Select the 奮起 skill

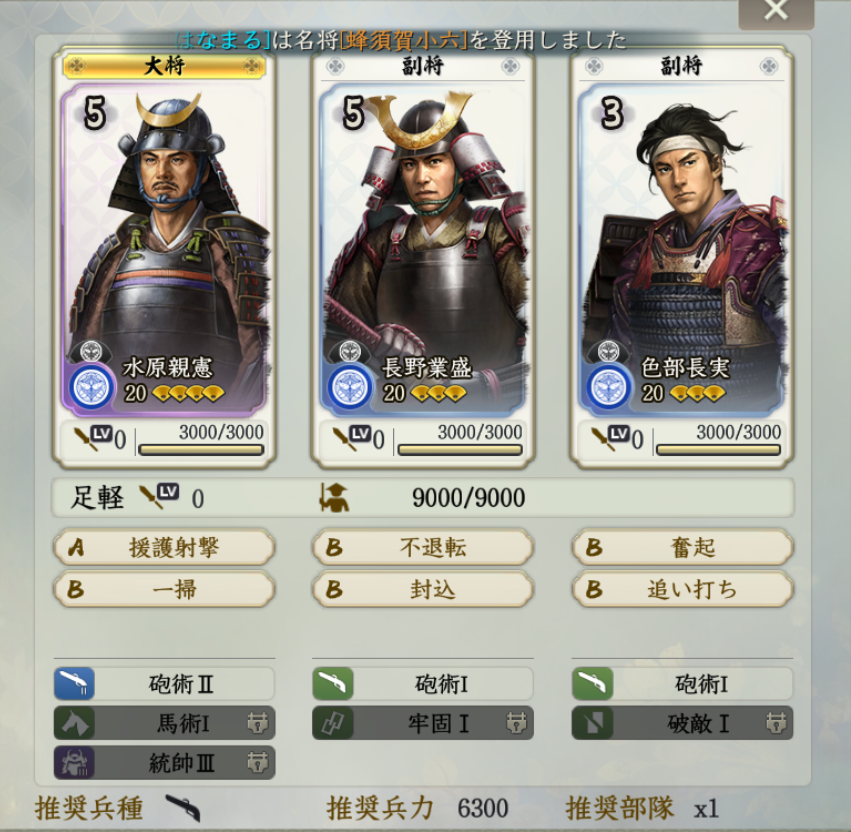[x=682, y=547]
